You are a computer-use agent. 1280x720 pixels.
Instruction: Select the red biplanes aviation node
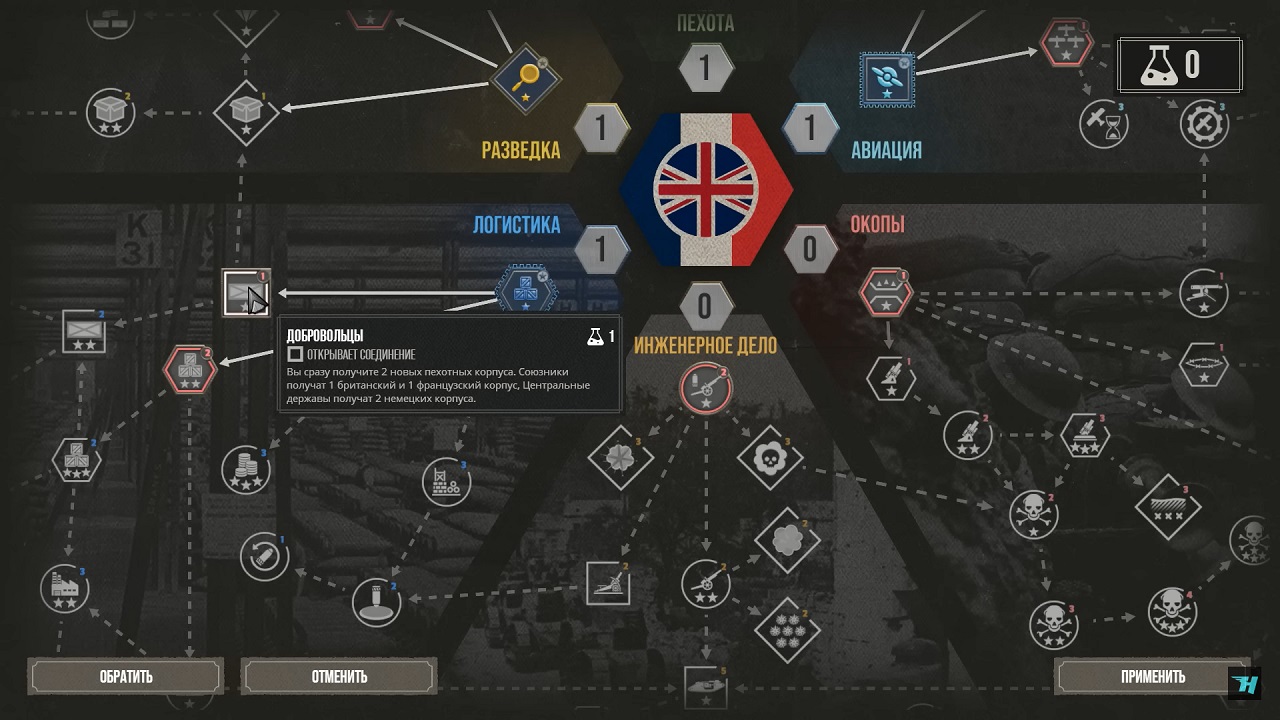click(1065, 44)
